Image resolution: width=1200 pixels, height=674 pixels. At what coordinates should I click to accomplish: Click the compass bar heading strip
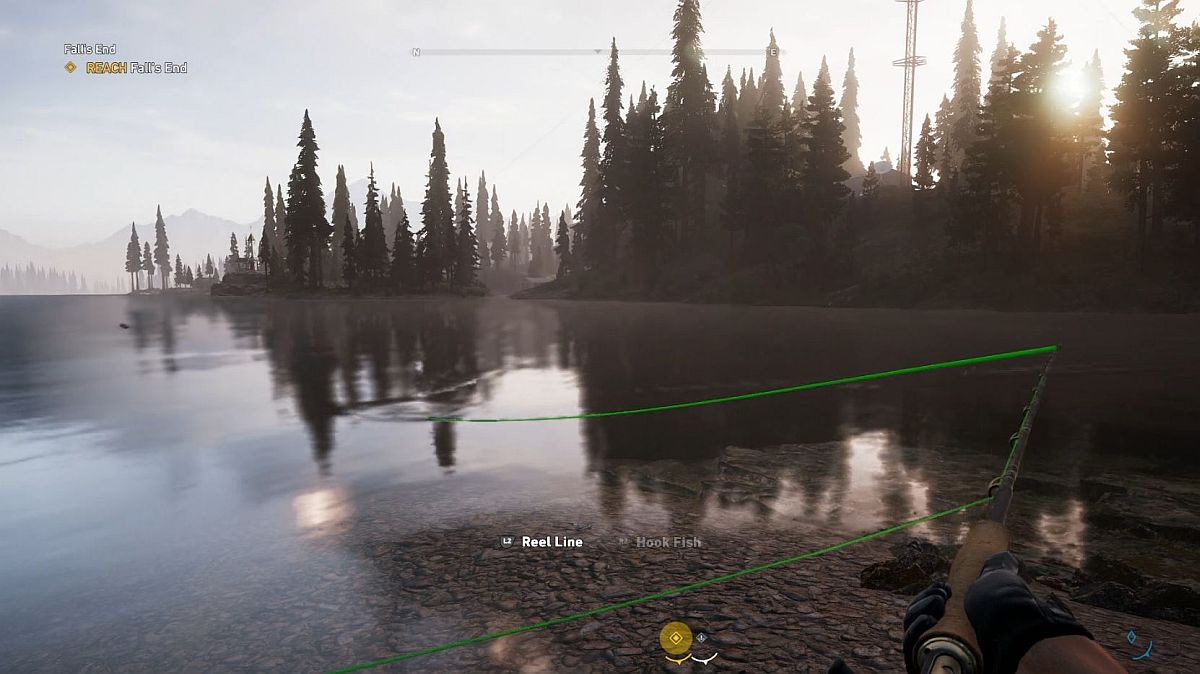pyautogui.click(x=598, y=51)
